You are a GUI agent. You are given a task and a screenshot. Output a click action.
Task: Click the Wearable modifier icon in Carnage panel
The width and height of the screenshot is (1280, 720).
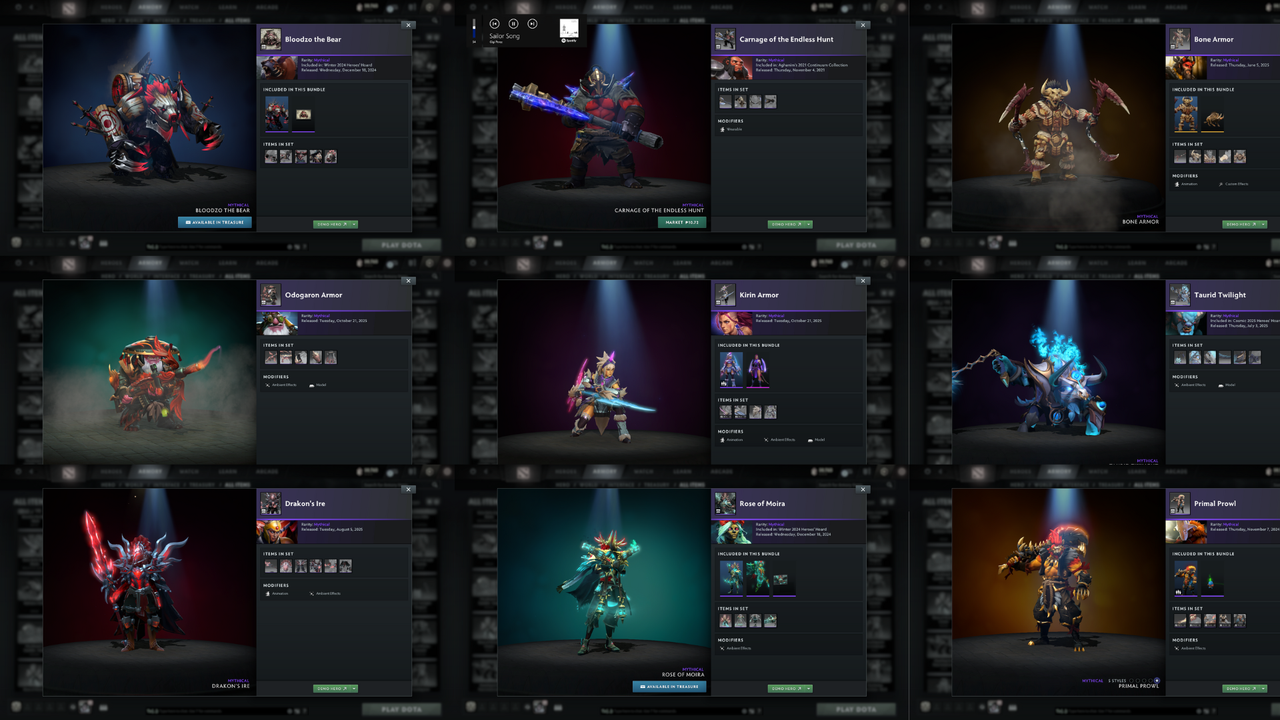[722, 129]
